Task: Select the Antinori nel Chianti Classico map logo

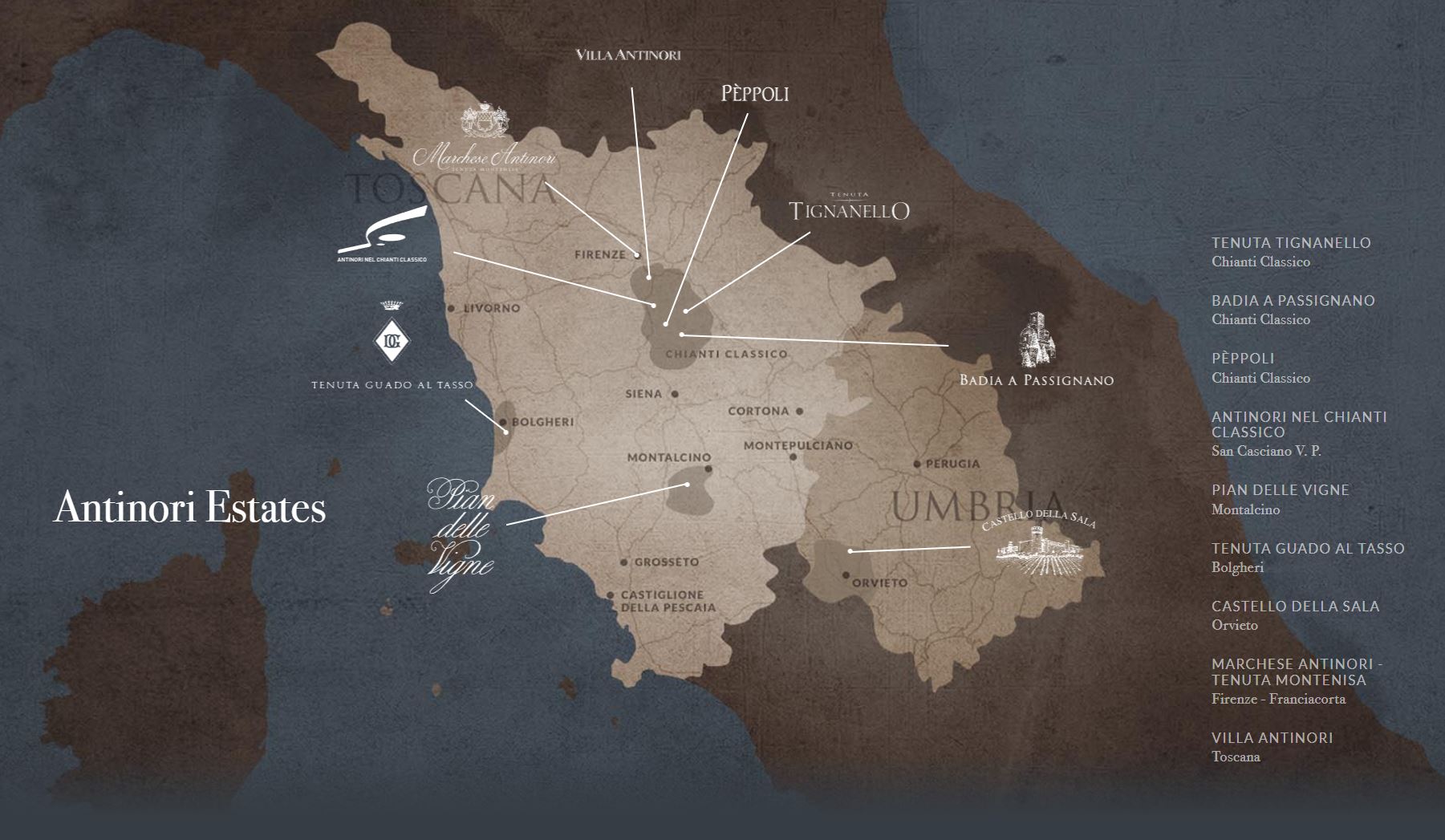Action: [x=383, y=234]
